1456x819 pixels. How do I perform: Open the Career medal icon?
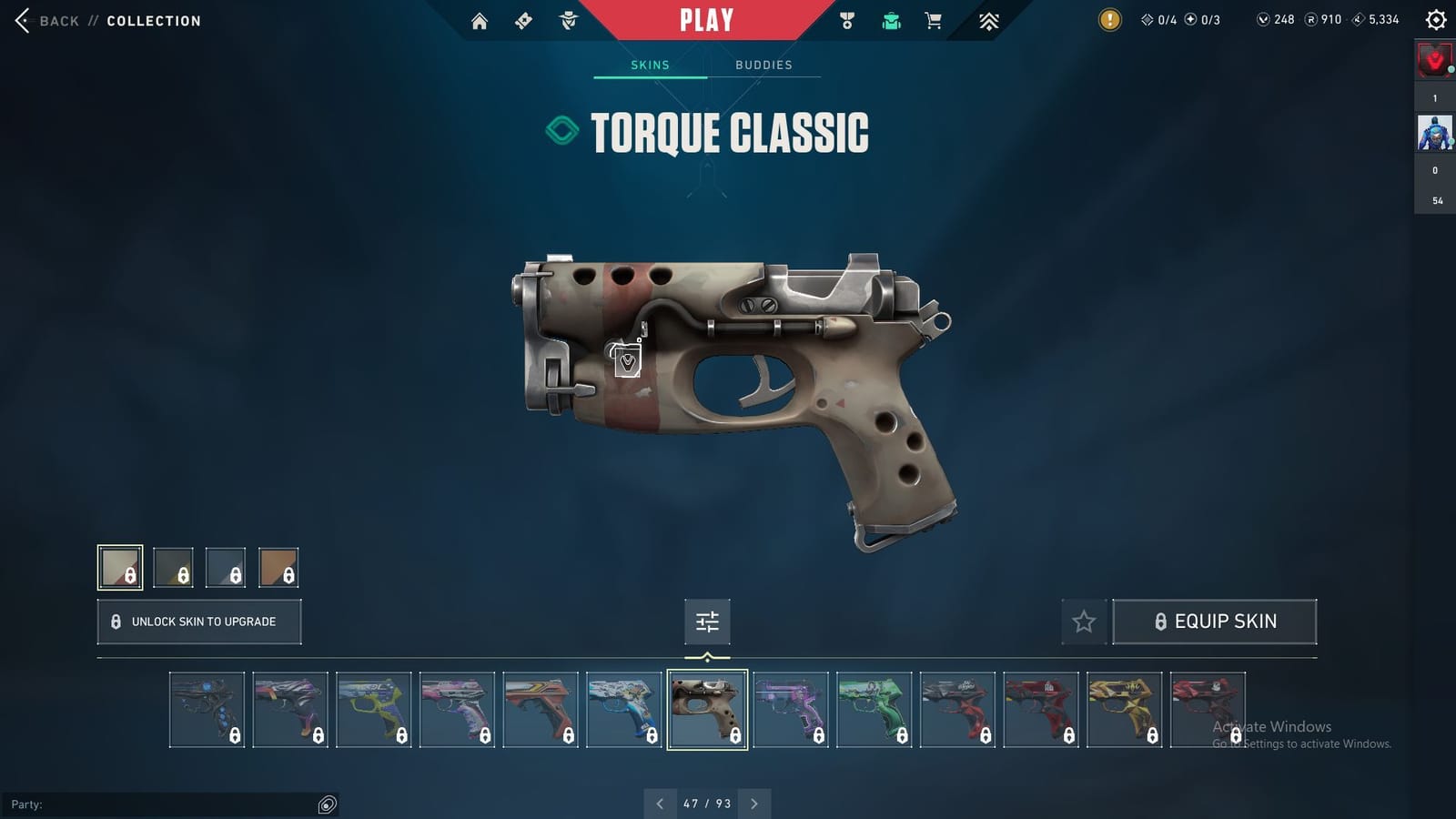tap(846, 20)
